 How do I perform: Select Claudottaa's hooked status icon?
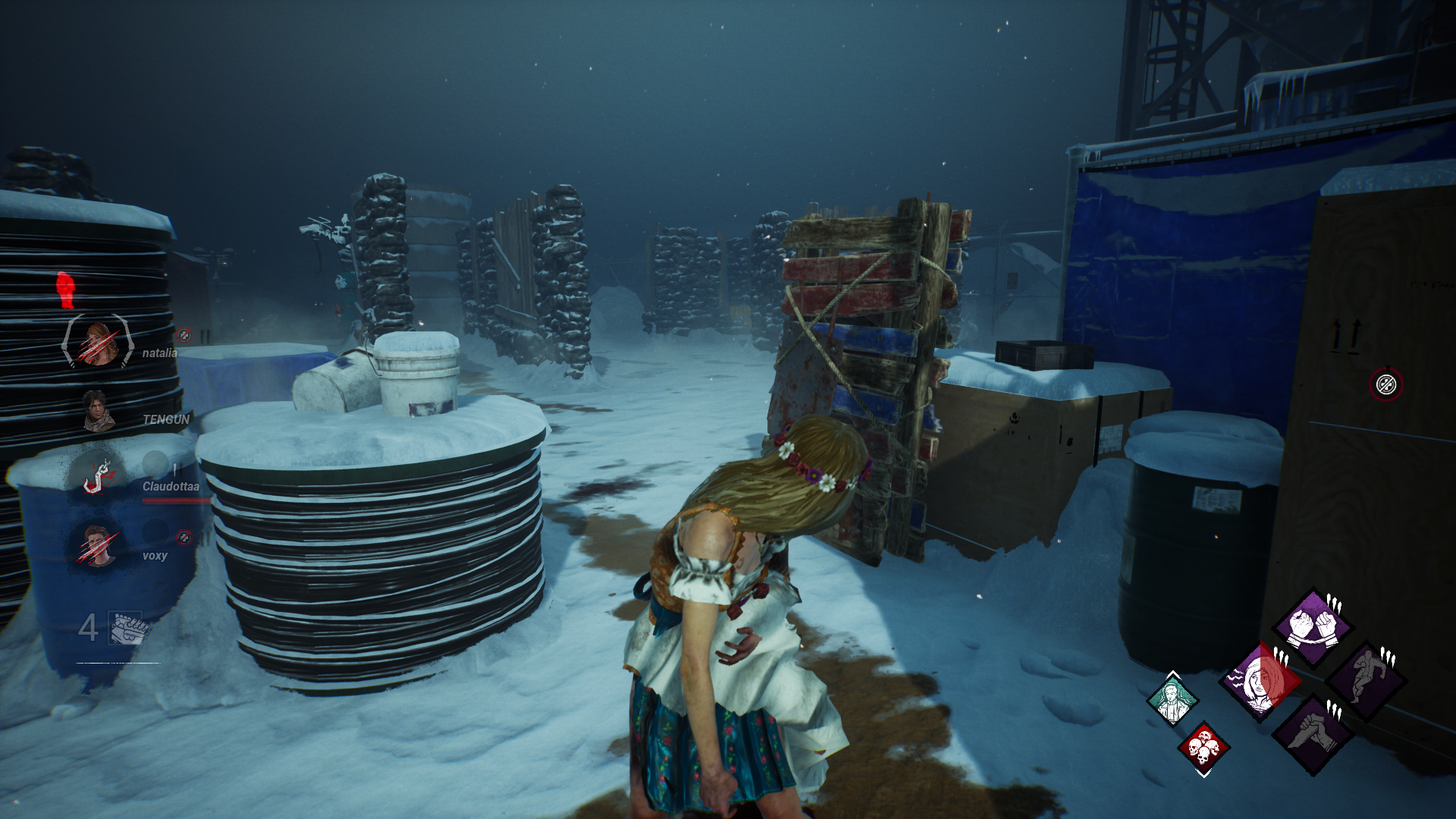pos(97,476)
